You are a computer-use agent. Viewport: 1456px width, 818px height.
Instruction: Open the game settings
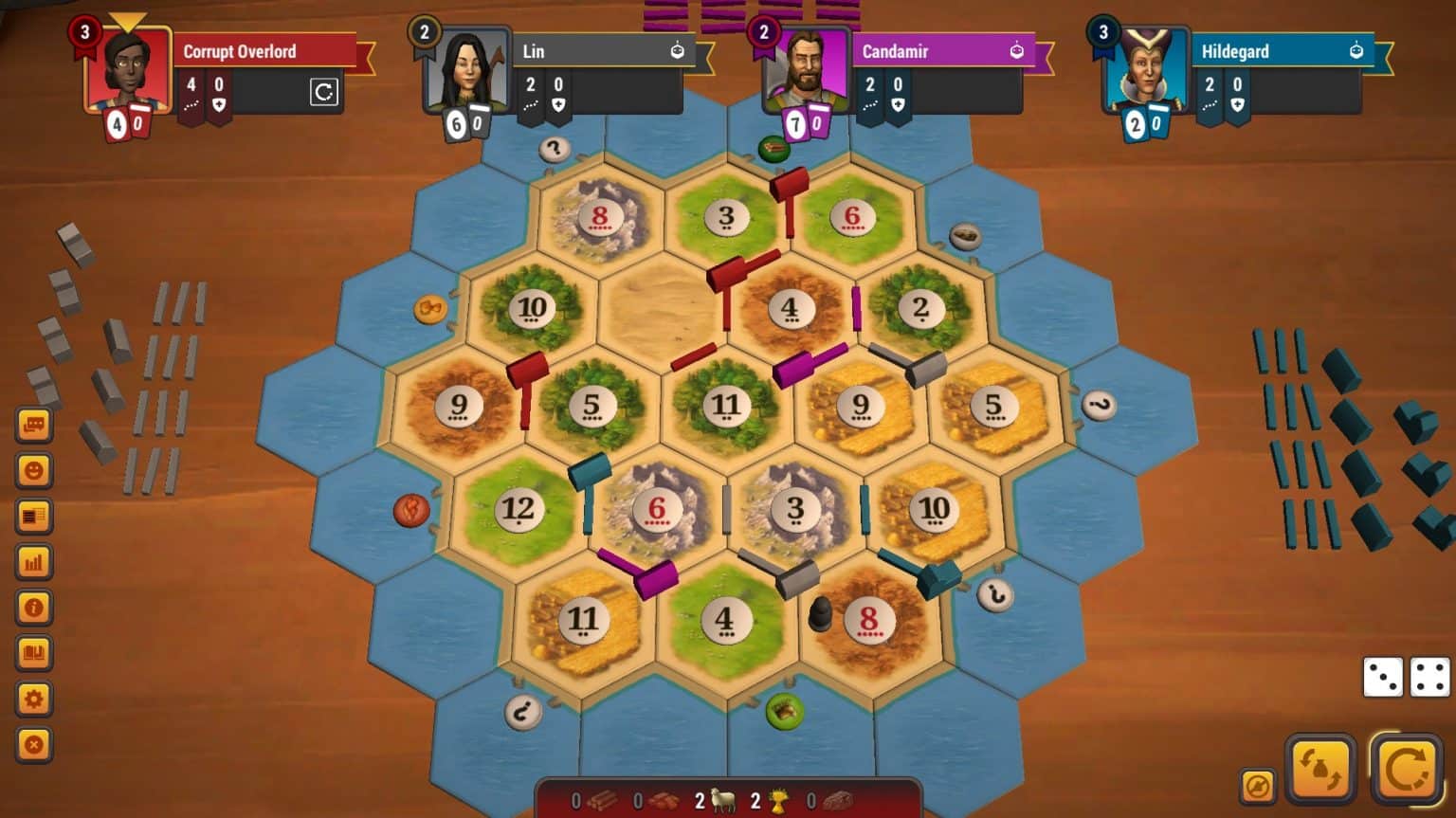[34, 699]
